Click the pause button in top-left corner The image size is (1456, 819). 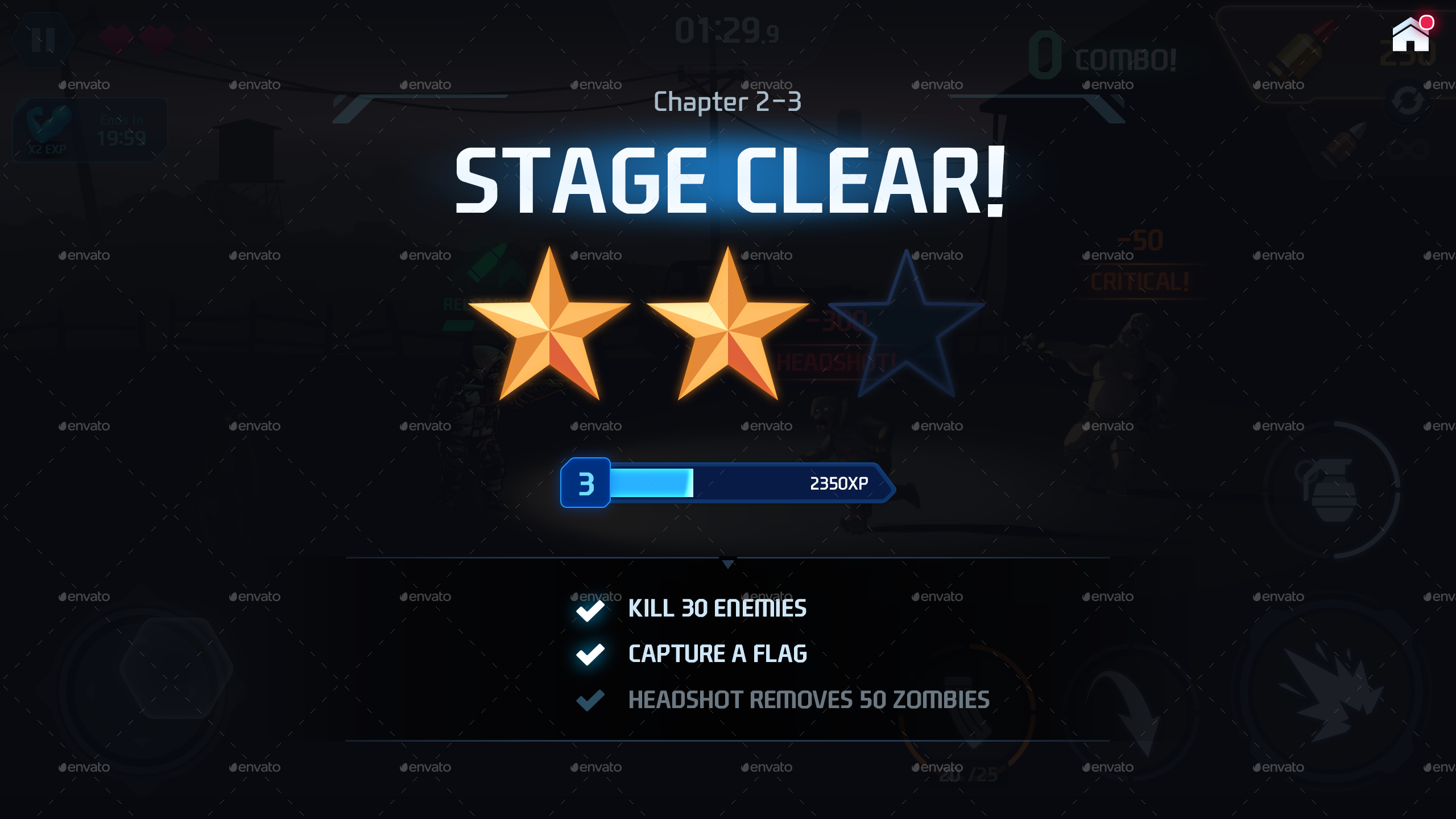click(43, 39)
